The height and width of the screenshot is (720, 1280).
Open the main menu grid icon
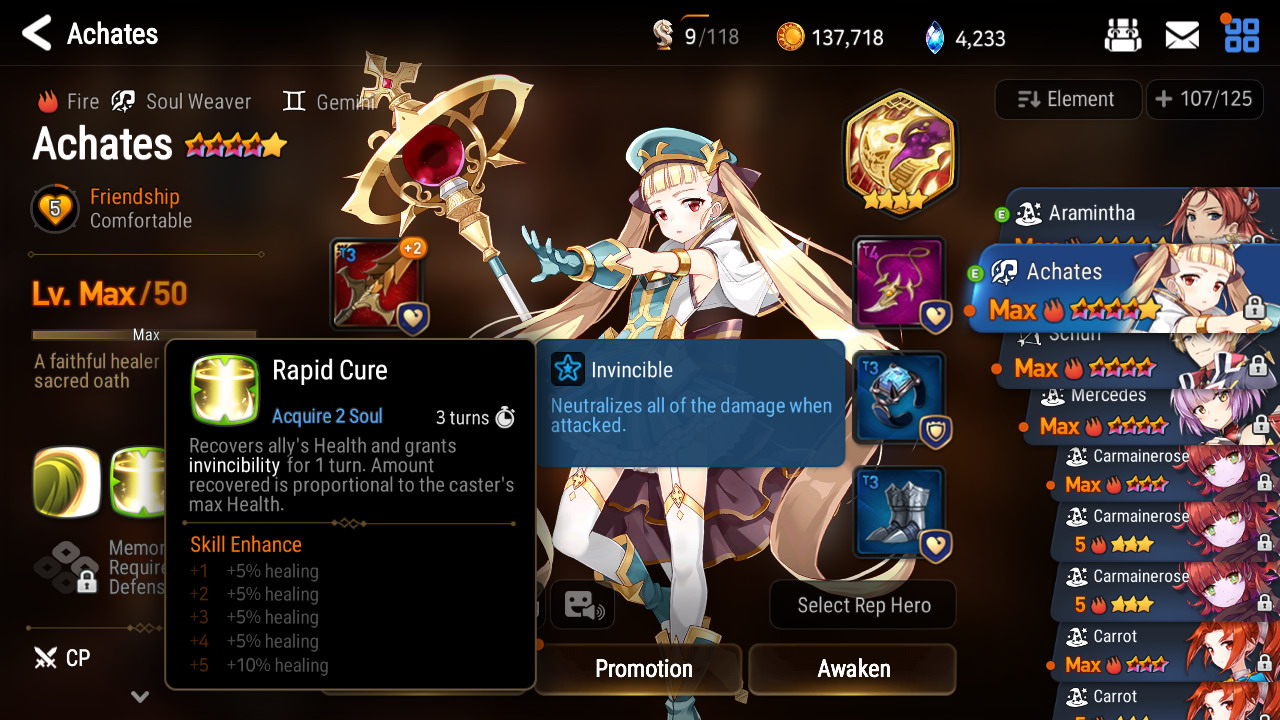1242,35
